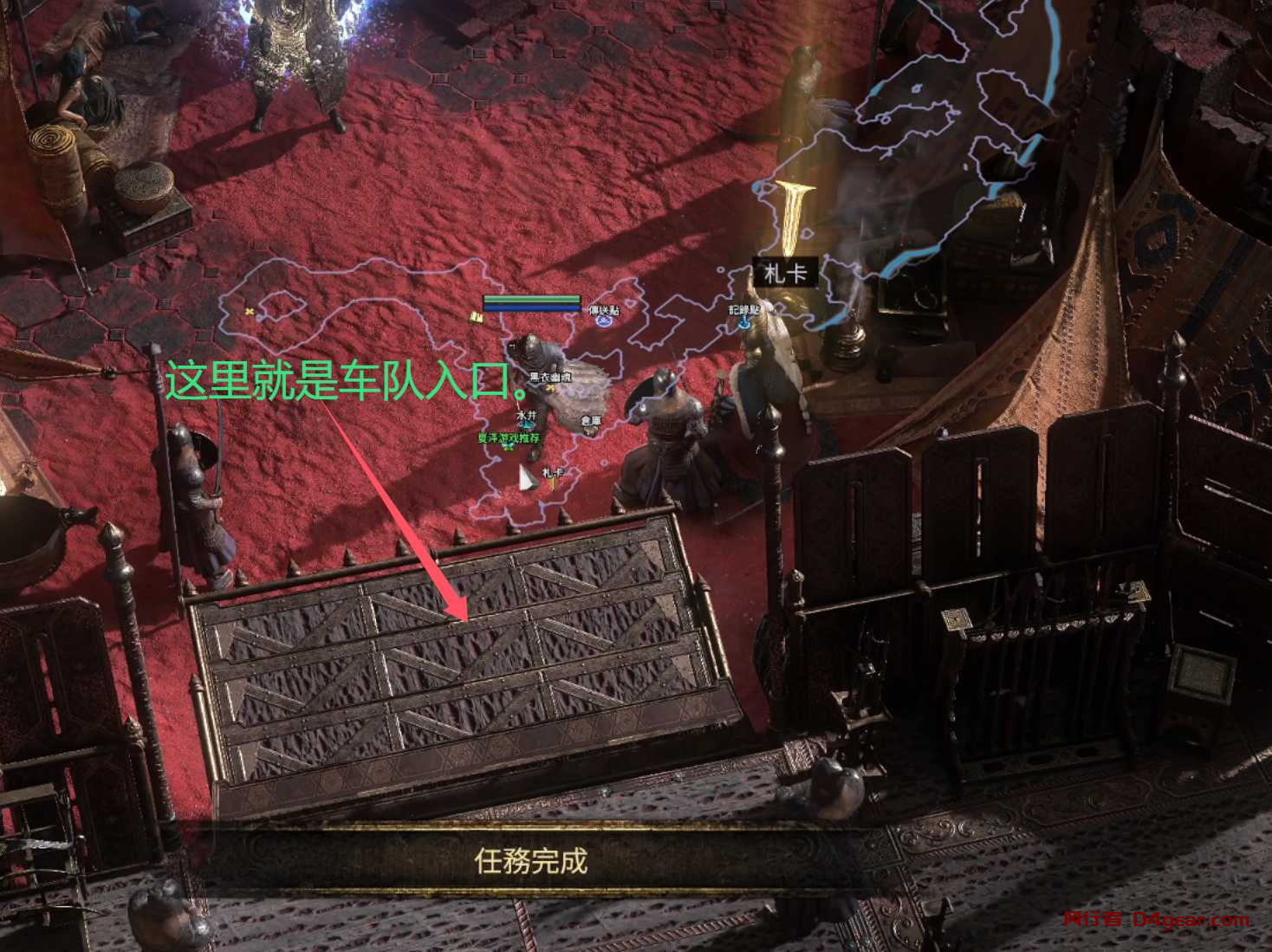Screen dimensions: 1272x952
Task: Click the 水井 well marker icon
Action: [526, 424]
